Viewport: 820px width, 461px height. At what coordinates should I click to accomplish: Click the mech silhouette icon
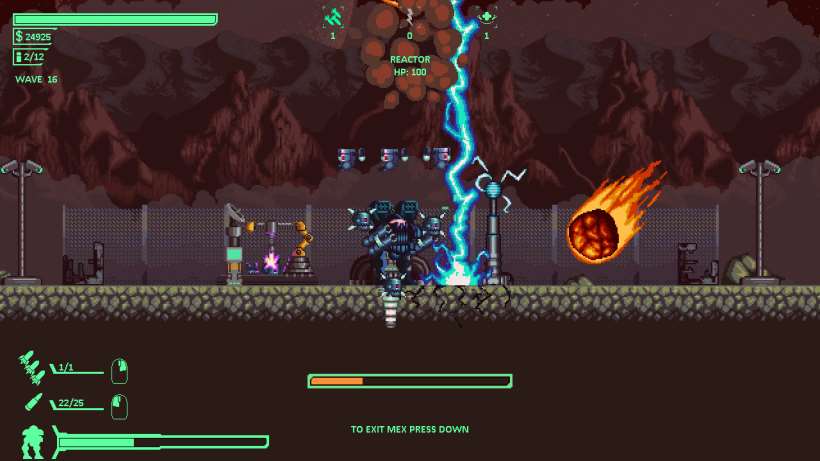pos(32,441)
